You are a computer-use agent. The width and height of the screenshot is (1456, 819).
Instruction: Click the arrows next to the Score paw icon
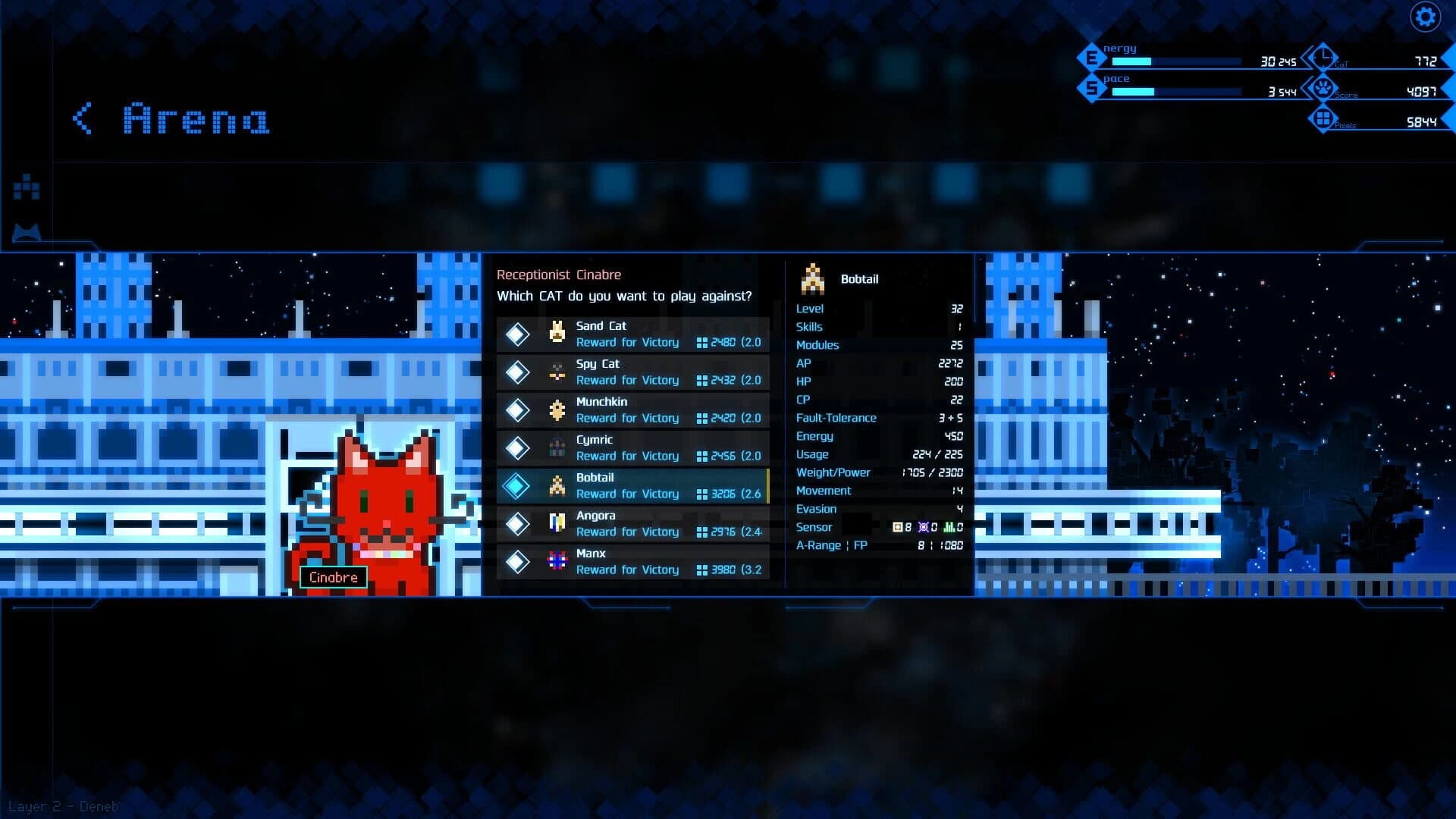(x=1306, y=89)
